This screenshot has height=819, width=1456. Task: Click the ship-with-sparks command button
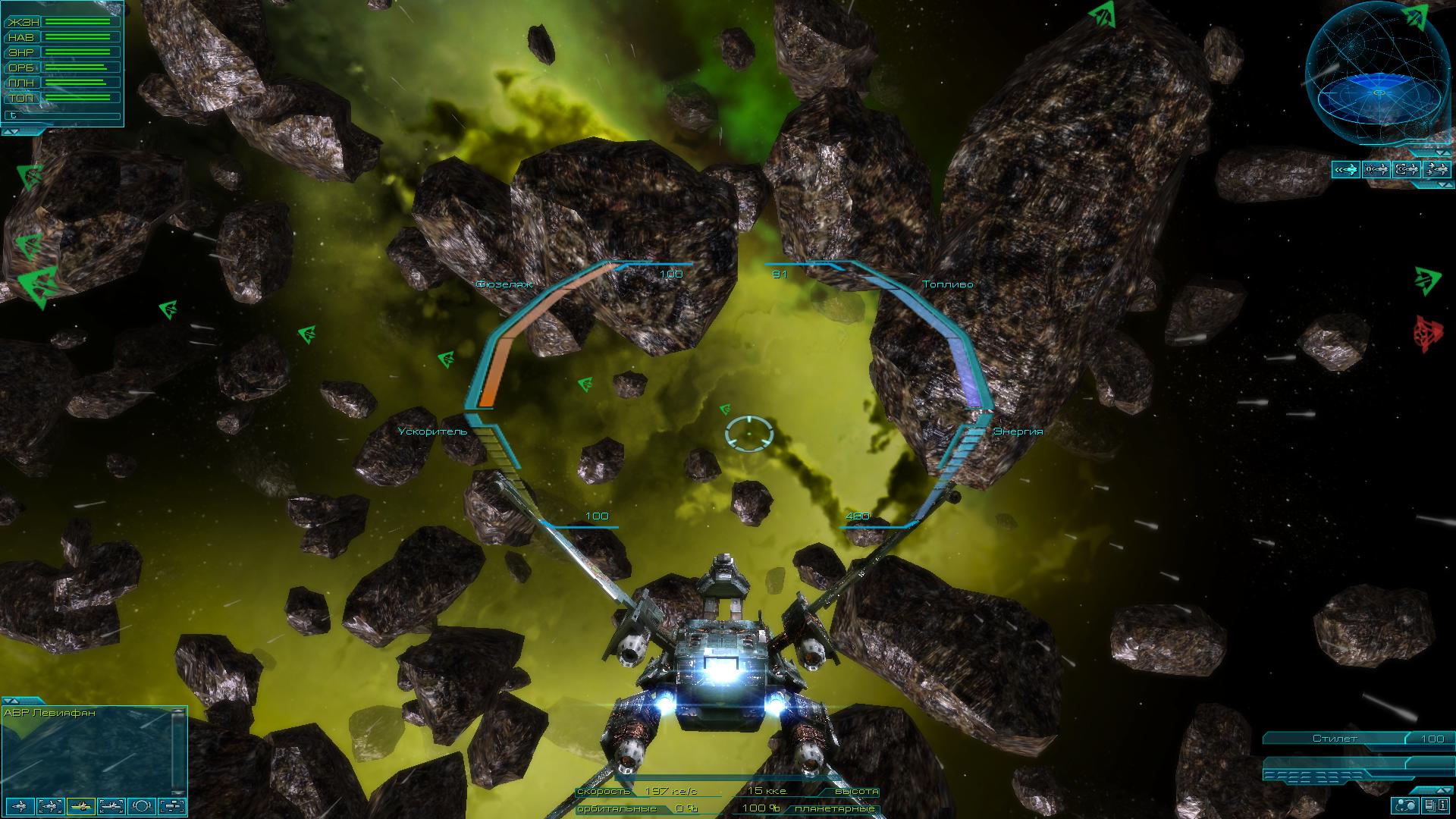(1376, 169)
